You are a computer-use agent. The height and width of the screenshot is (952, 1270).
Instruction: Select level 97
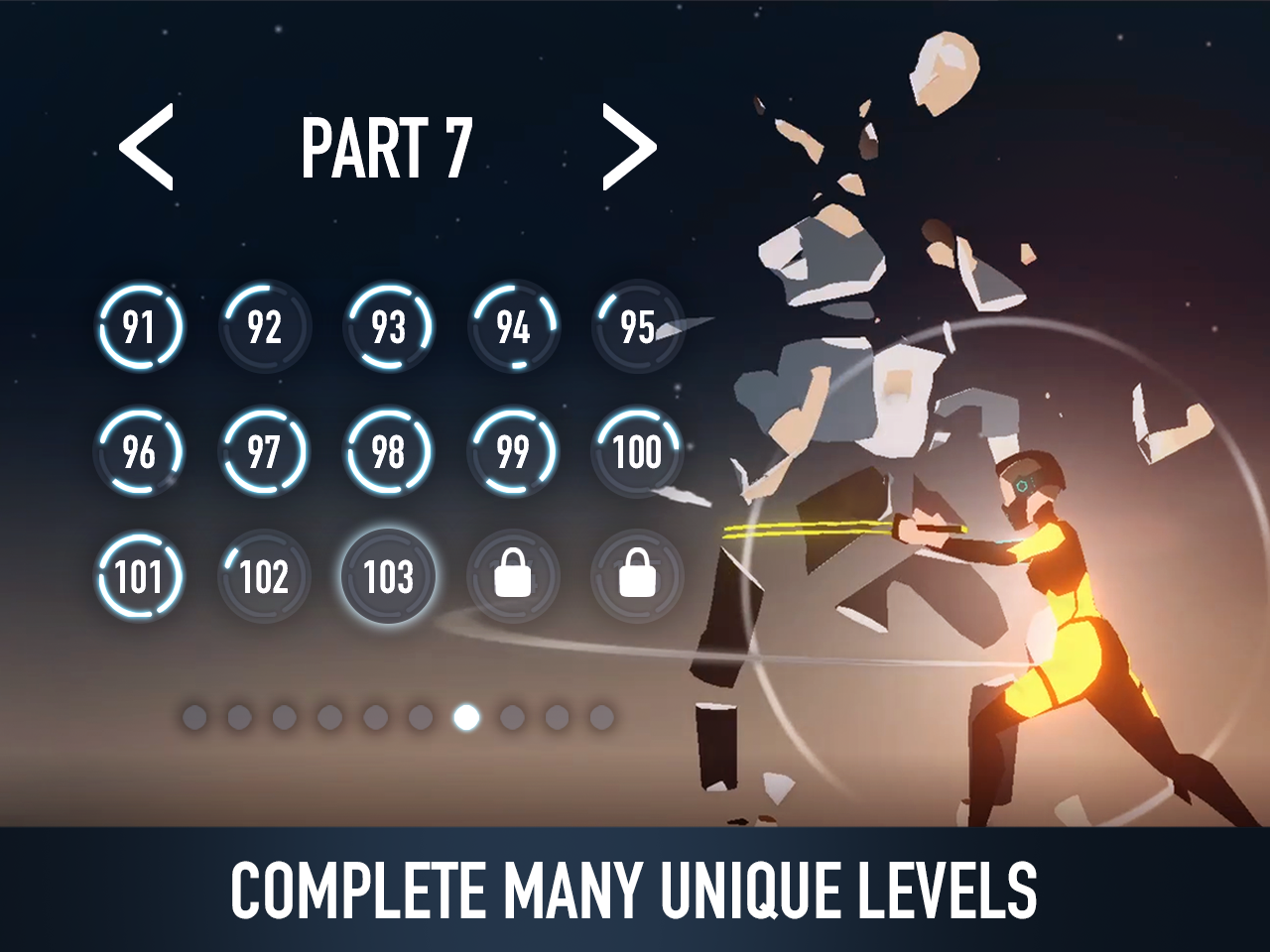[263, 453]
